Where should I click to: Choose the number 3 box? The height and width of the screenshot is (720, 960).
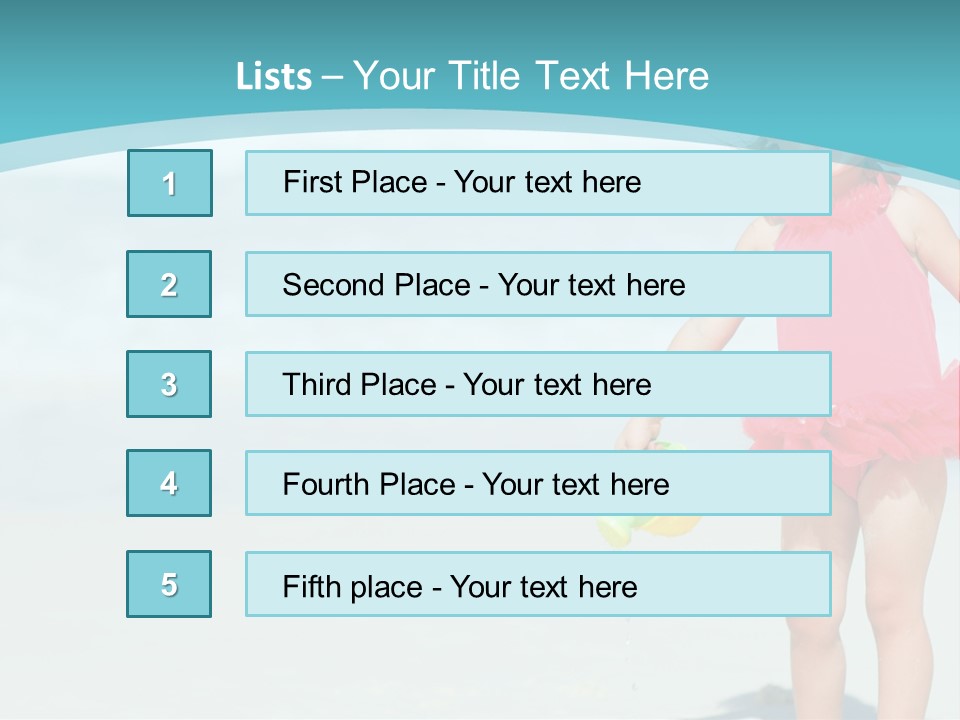coord(169,384)
